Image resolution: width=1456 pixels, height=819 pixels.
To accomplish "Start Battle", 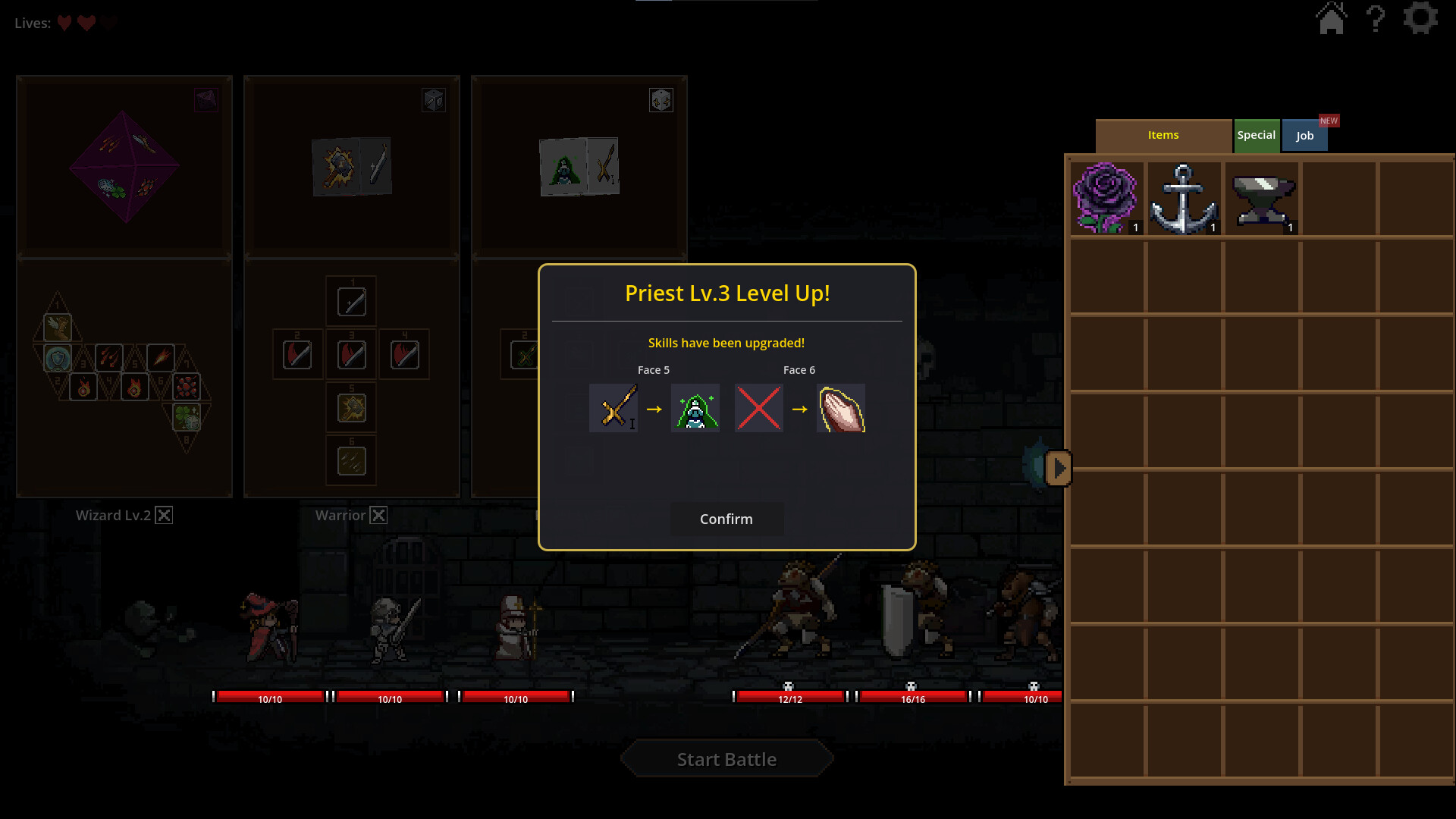I will [x=726, y=759].
